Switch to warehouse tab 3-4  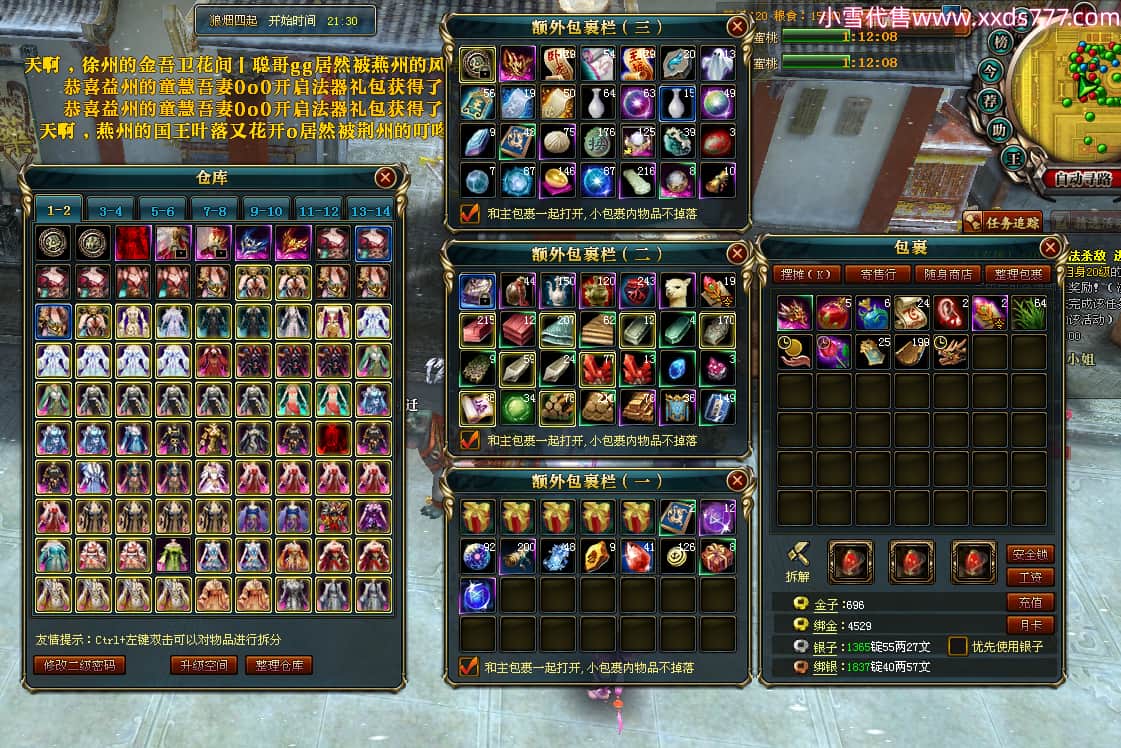pos(111,211)
